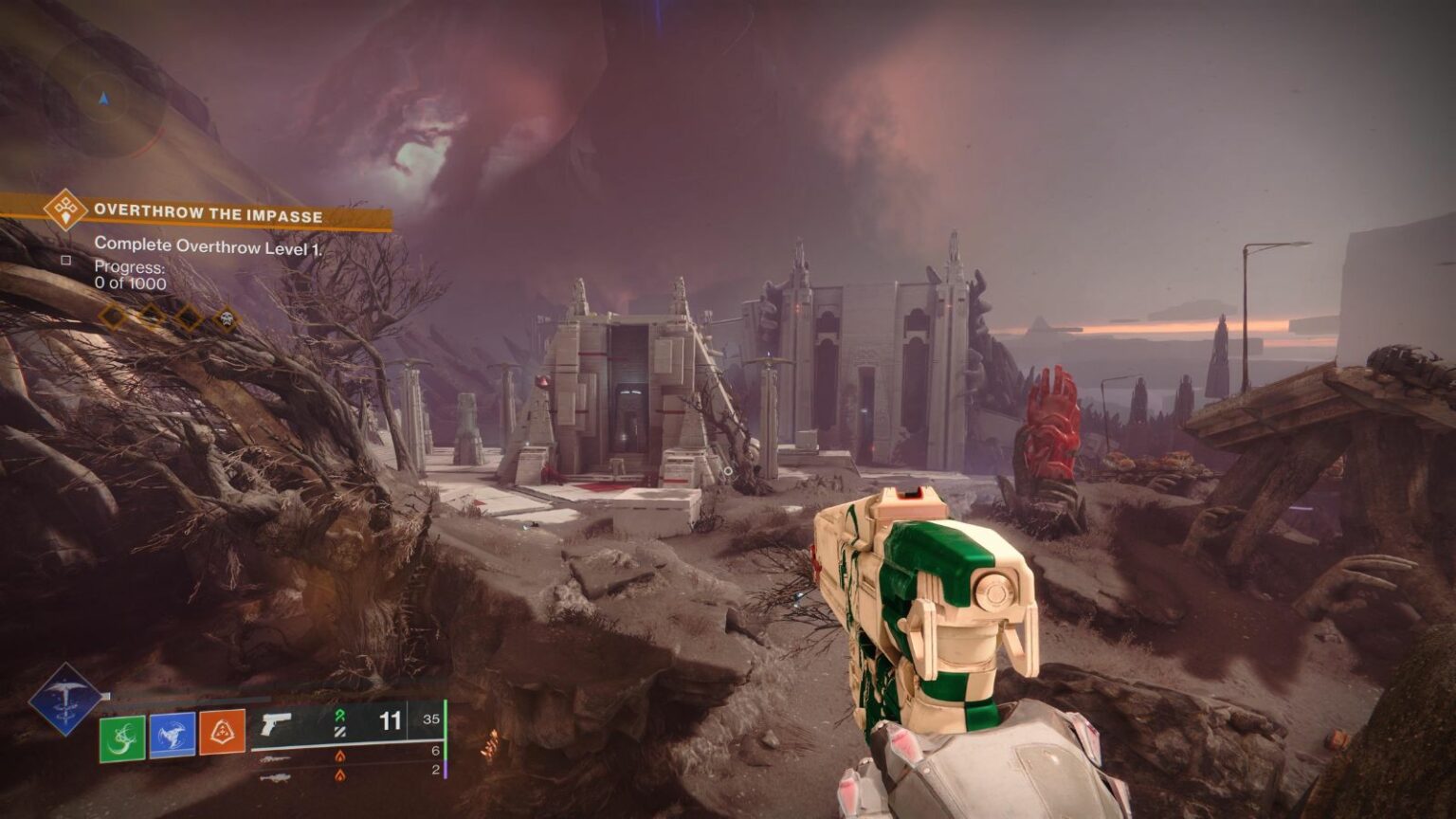Click the solar flame icon beside the heavy weapon
Screen dimensions: 1456x819
tap(341, 775)
